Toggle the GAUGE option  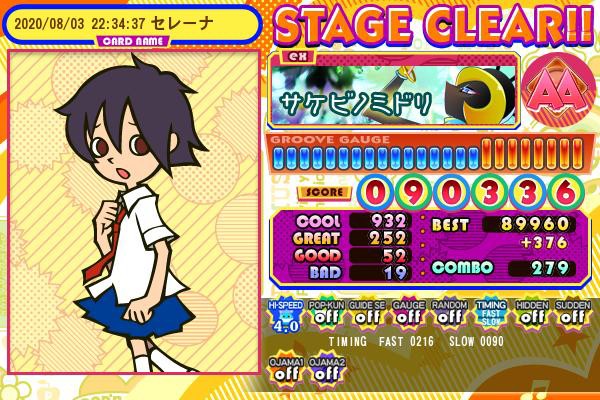(406, 313)
